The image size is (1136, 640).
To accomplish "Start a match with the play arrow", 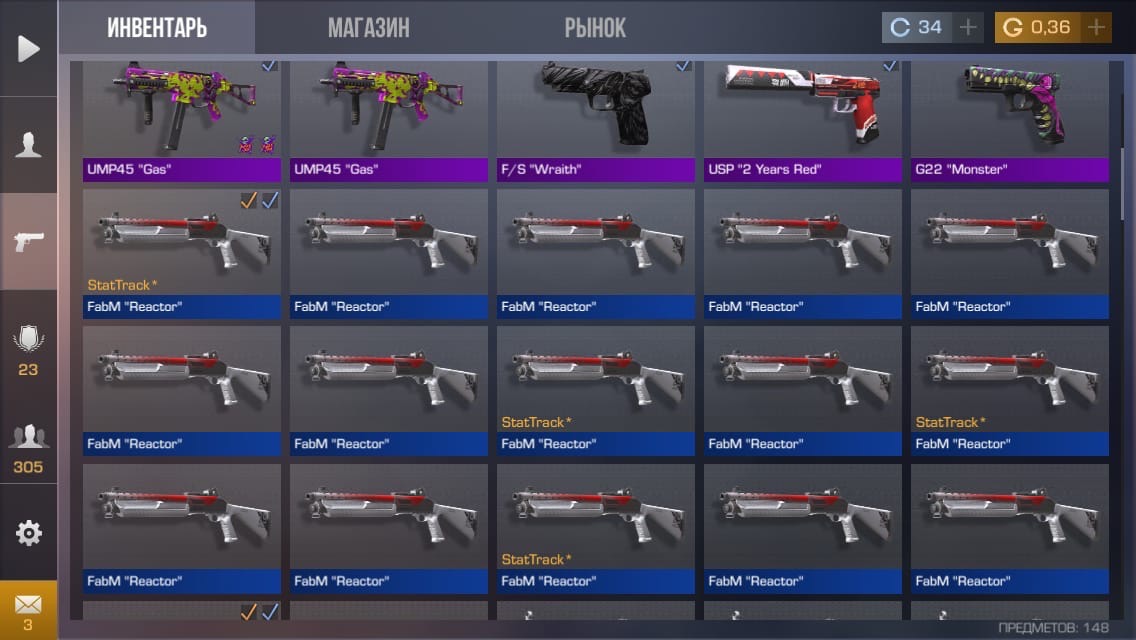I will click(x=29, y=48).
